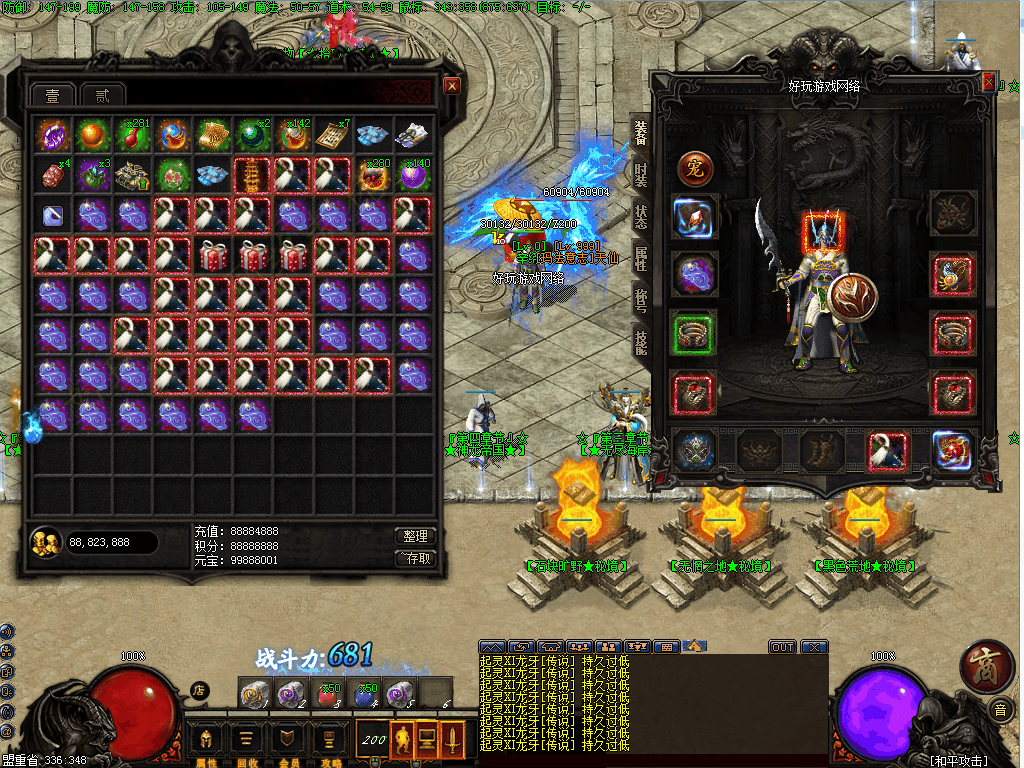Close the character equipment panel
This screenshot has width=1024, height=768.
tap(988, 81)
